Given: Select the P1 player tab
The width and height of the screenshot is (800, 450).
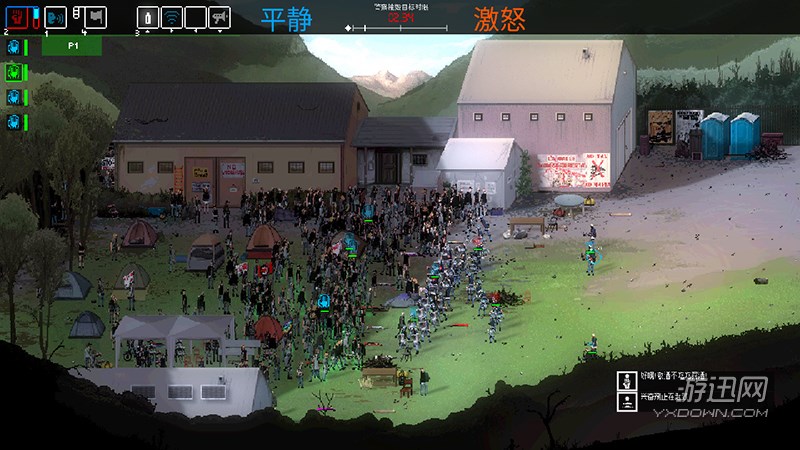Looking at the screenshot, I should click(x=75, y=46).
